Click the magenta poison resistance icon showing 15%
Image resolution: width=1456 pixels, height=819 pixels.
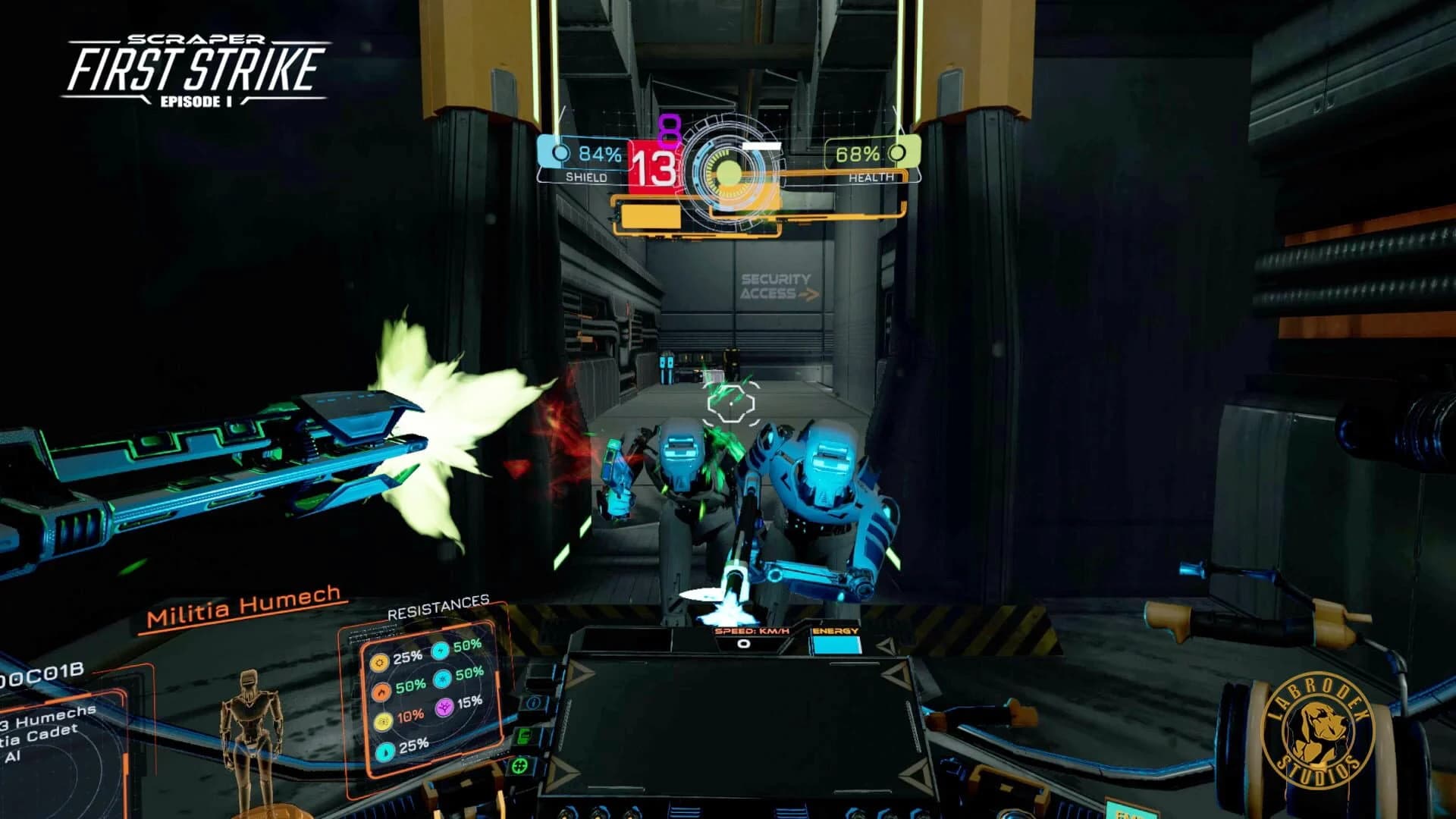click(444, 707)
